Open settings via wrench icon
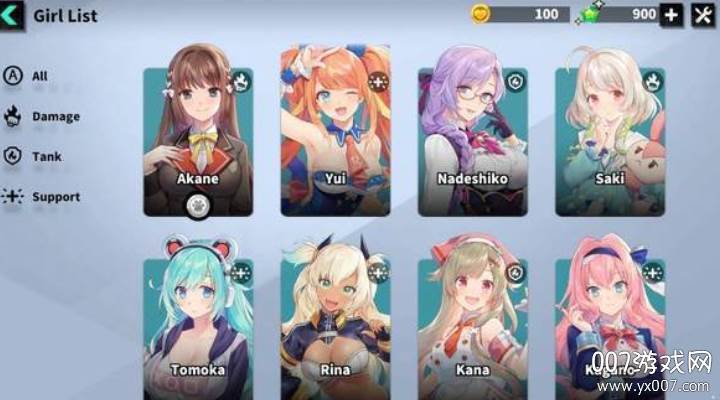 703,15
